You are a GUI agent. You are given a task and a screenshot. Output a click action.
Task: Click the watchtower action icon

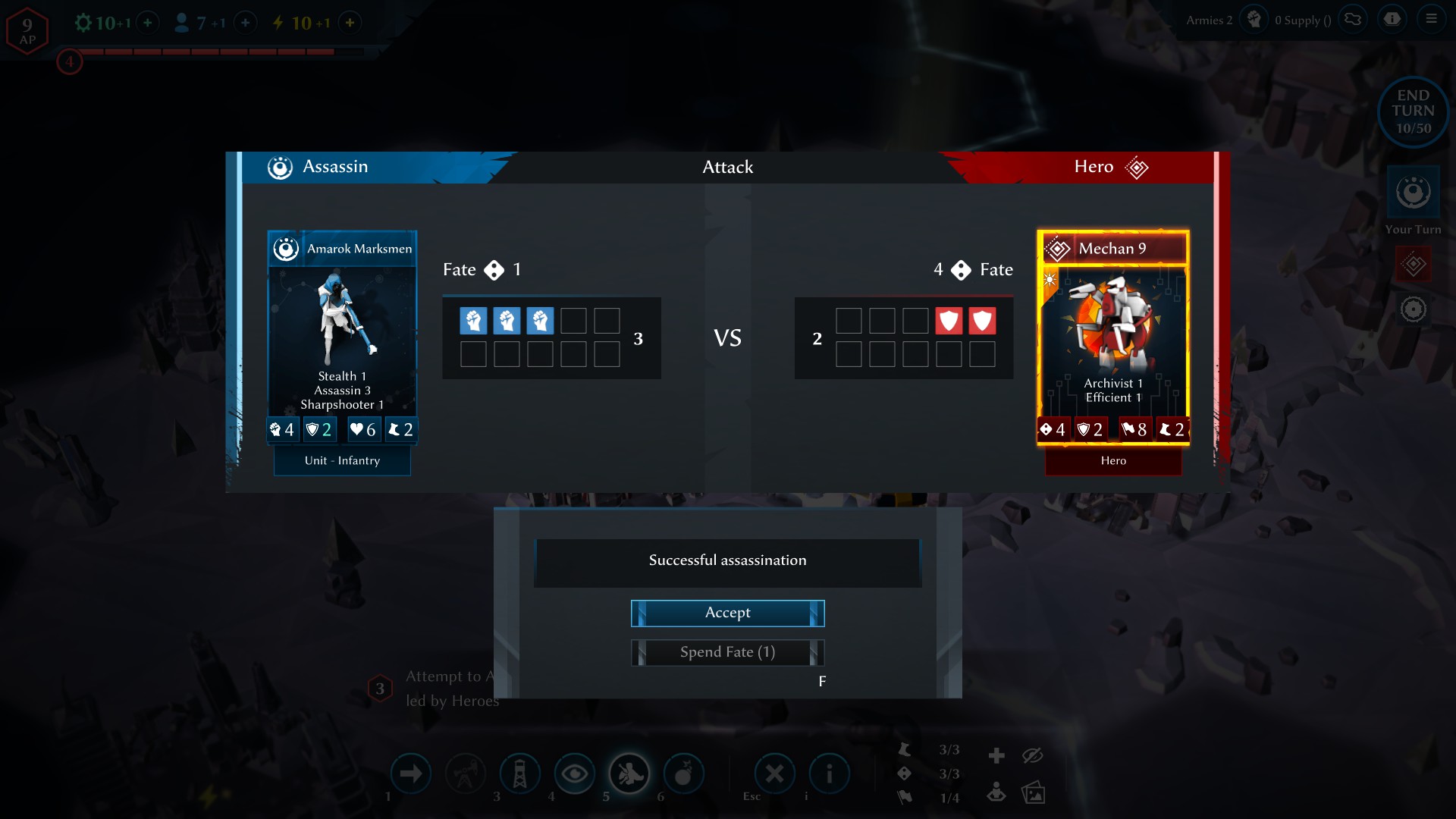click(521, 773)
